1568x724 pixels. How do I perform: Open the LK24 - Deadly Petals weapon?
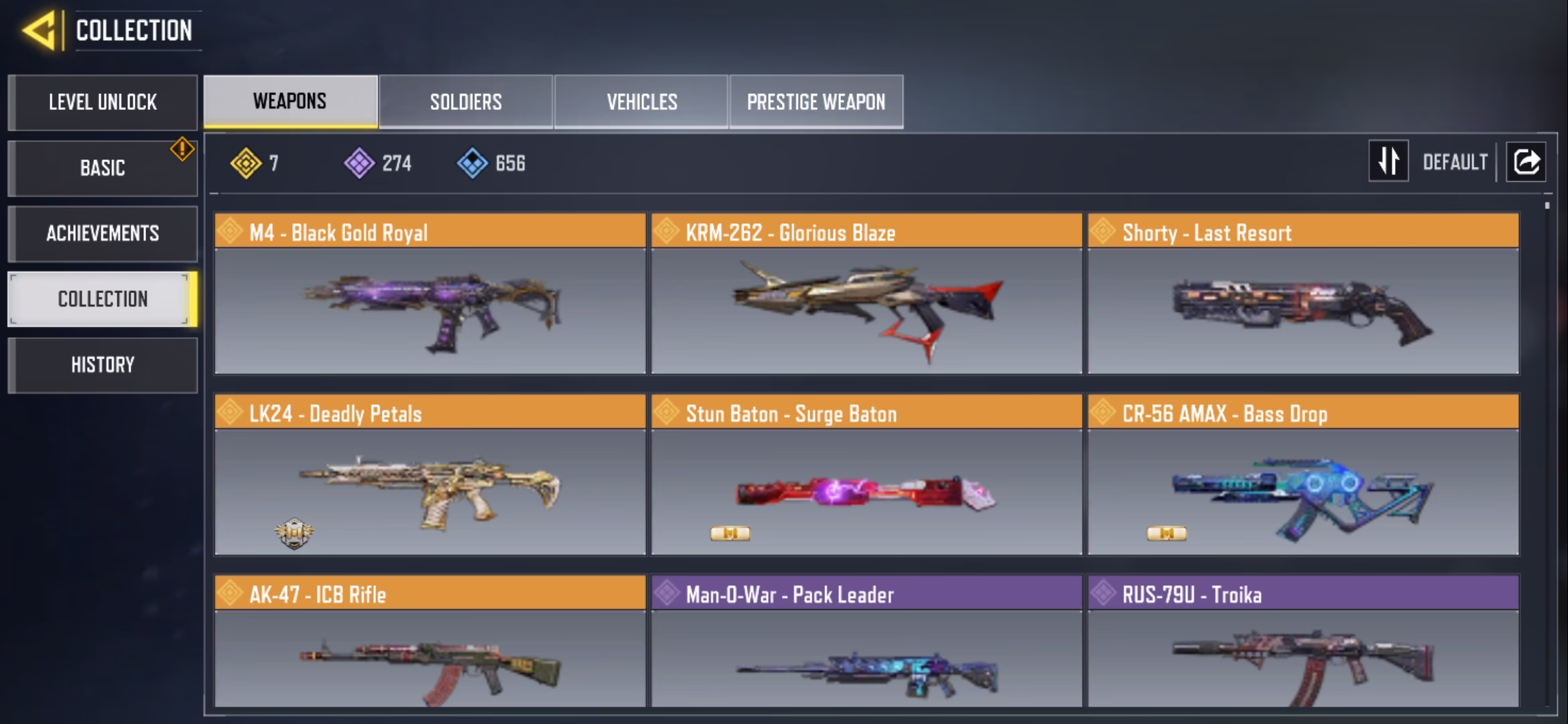(430, 475)
